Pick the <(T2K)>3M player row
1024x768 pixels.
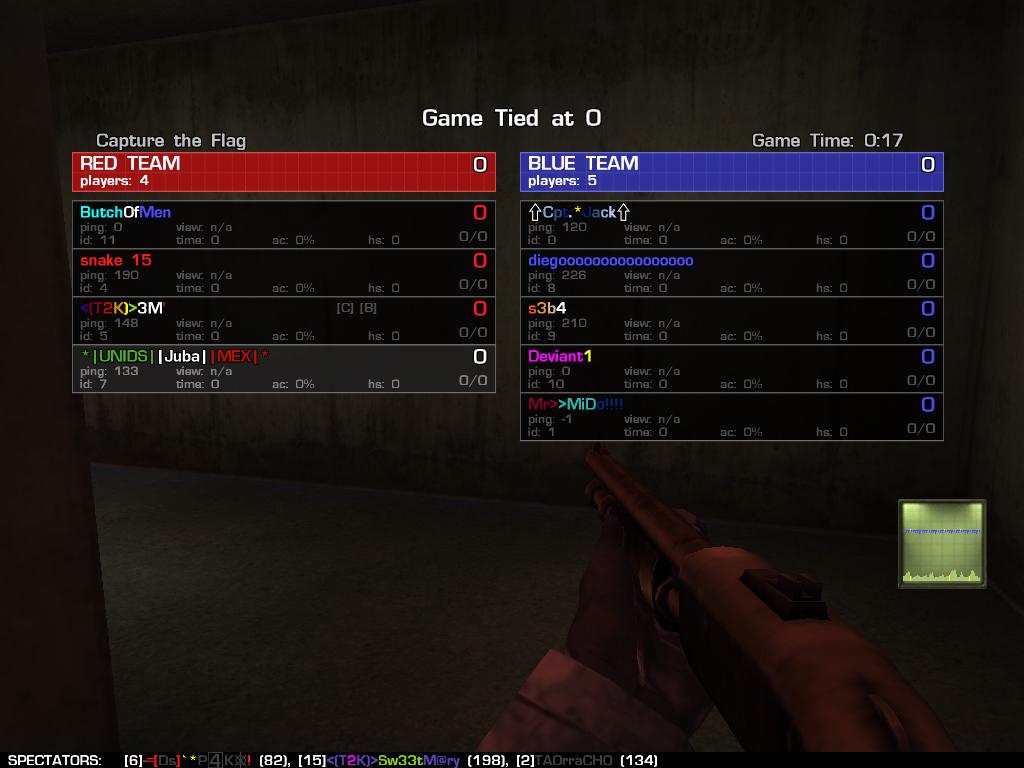pos(283,320)
